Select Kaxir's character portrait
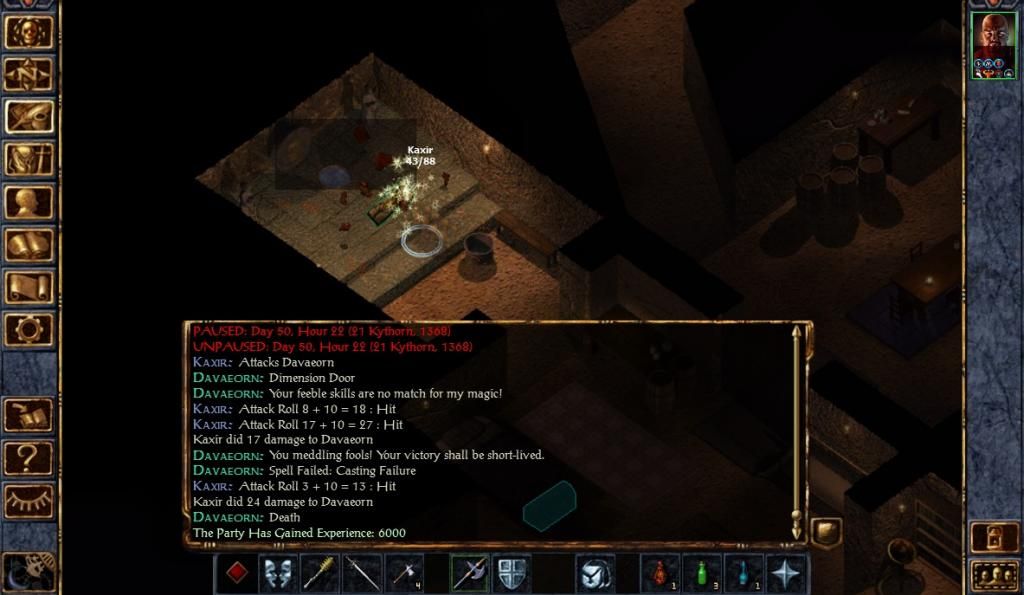 (993, 45)
